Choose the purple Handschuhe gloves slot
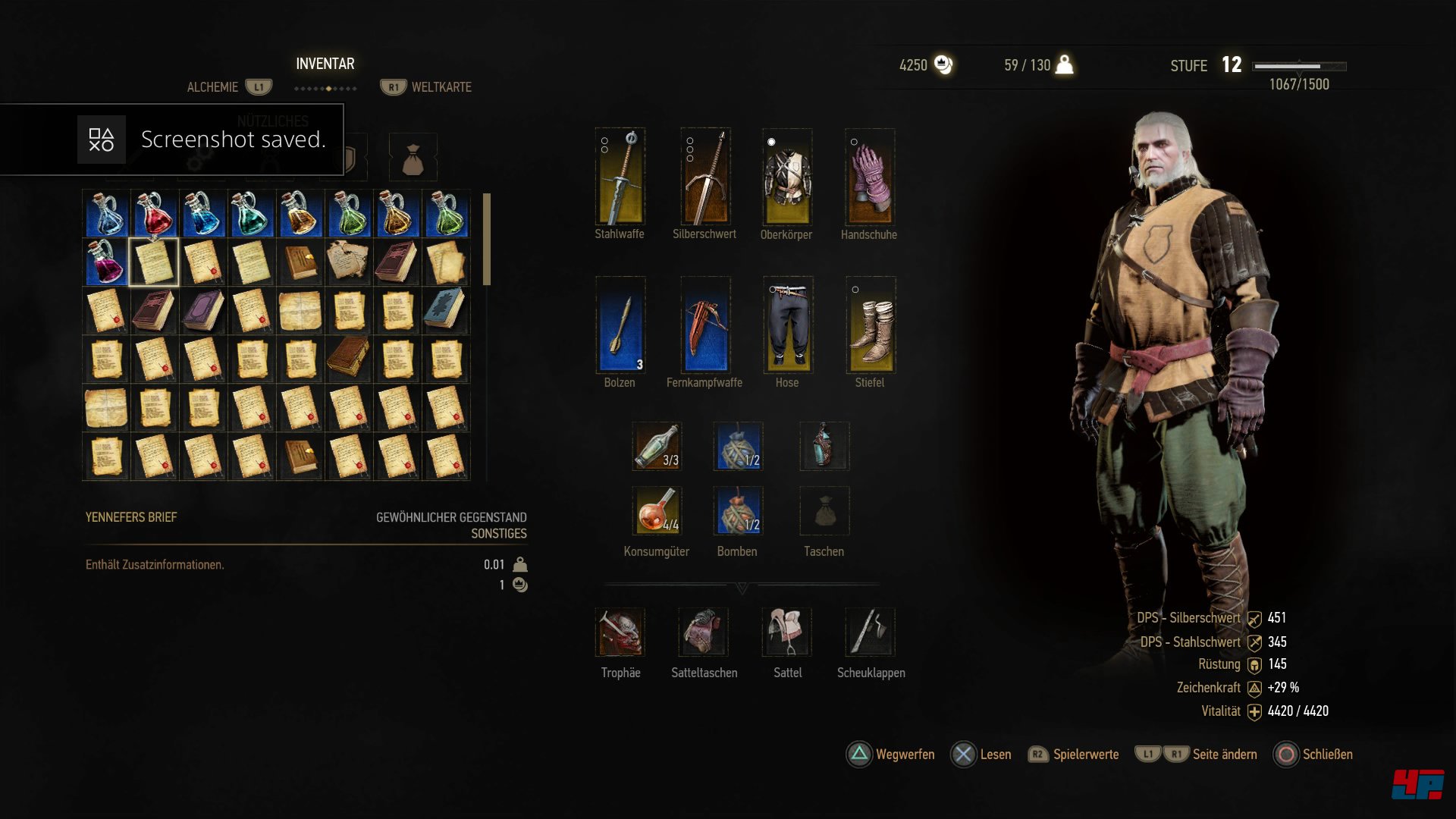The height and width of the screenshot is (819, 1456). click(870, 177)
